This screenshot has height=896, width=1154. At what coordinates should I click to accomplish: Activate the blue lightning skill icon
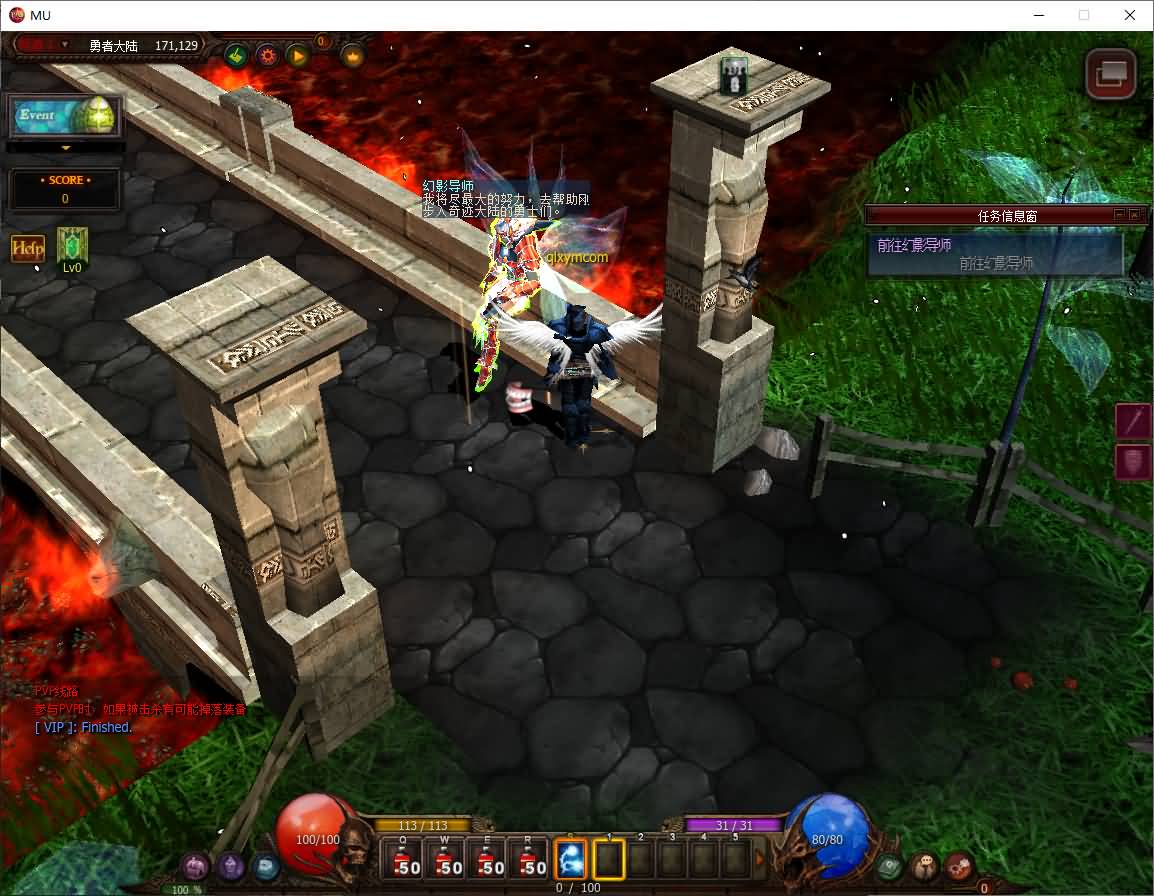[570, 859]
